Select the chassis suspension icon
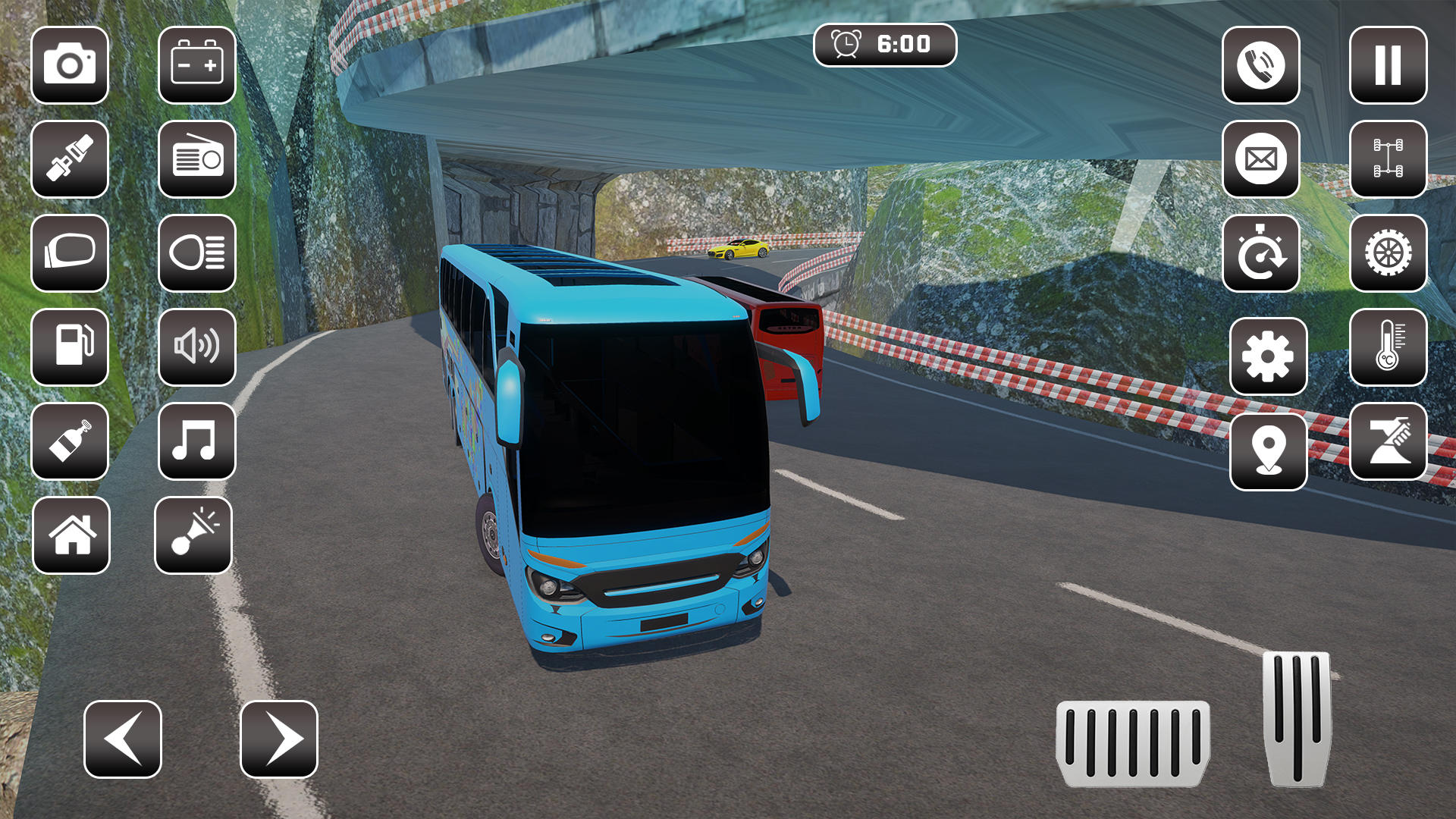Screen dimensions: 1456x819 (x=1387, y=160)
